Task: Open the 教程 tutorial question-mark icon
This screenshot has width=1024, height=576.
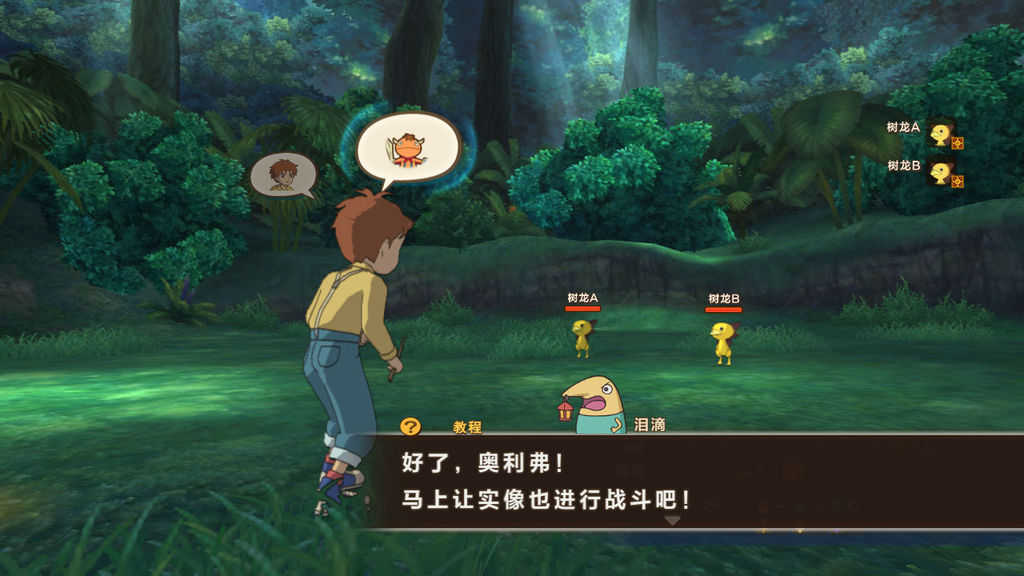Action: [410, 426]
